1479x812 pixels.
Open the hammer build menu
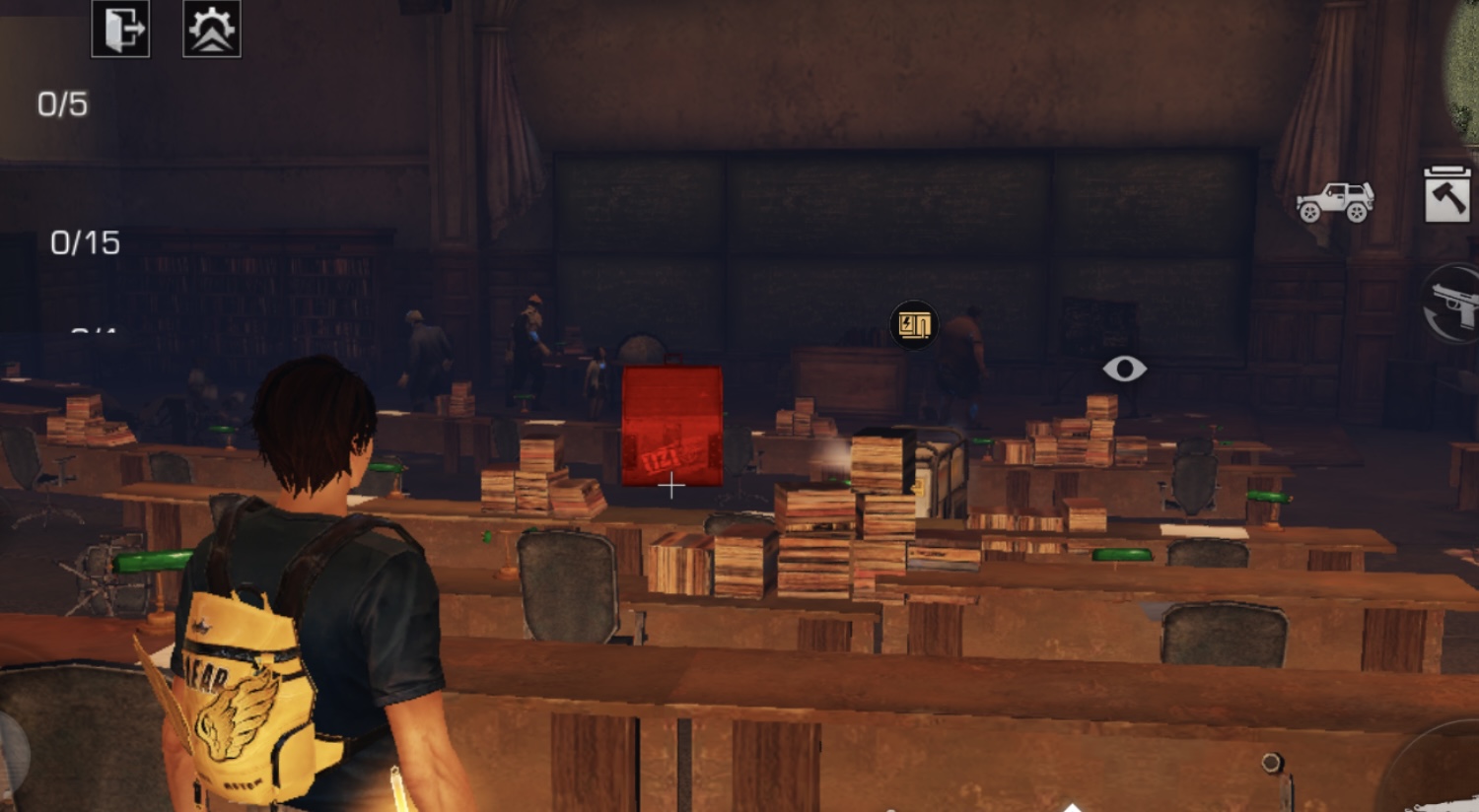(1446, 194)
